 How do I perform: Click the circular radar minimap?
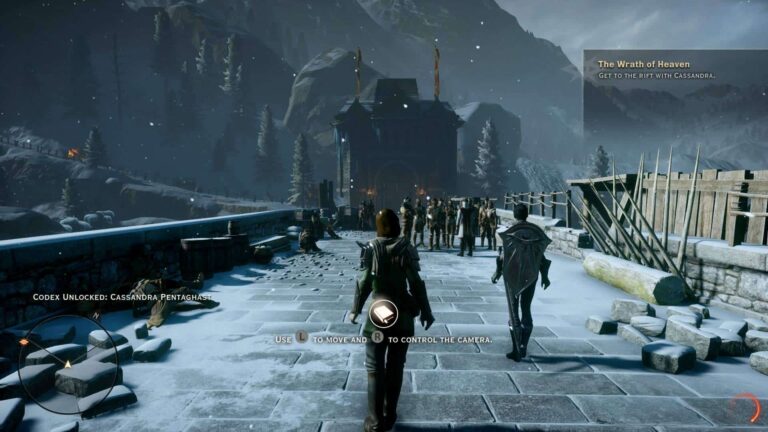(x=67, y=363)
